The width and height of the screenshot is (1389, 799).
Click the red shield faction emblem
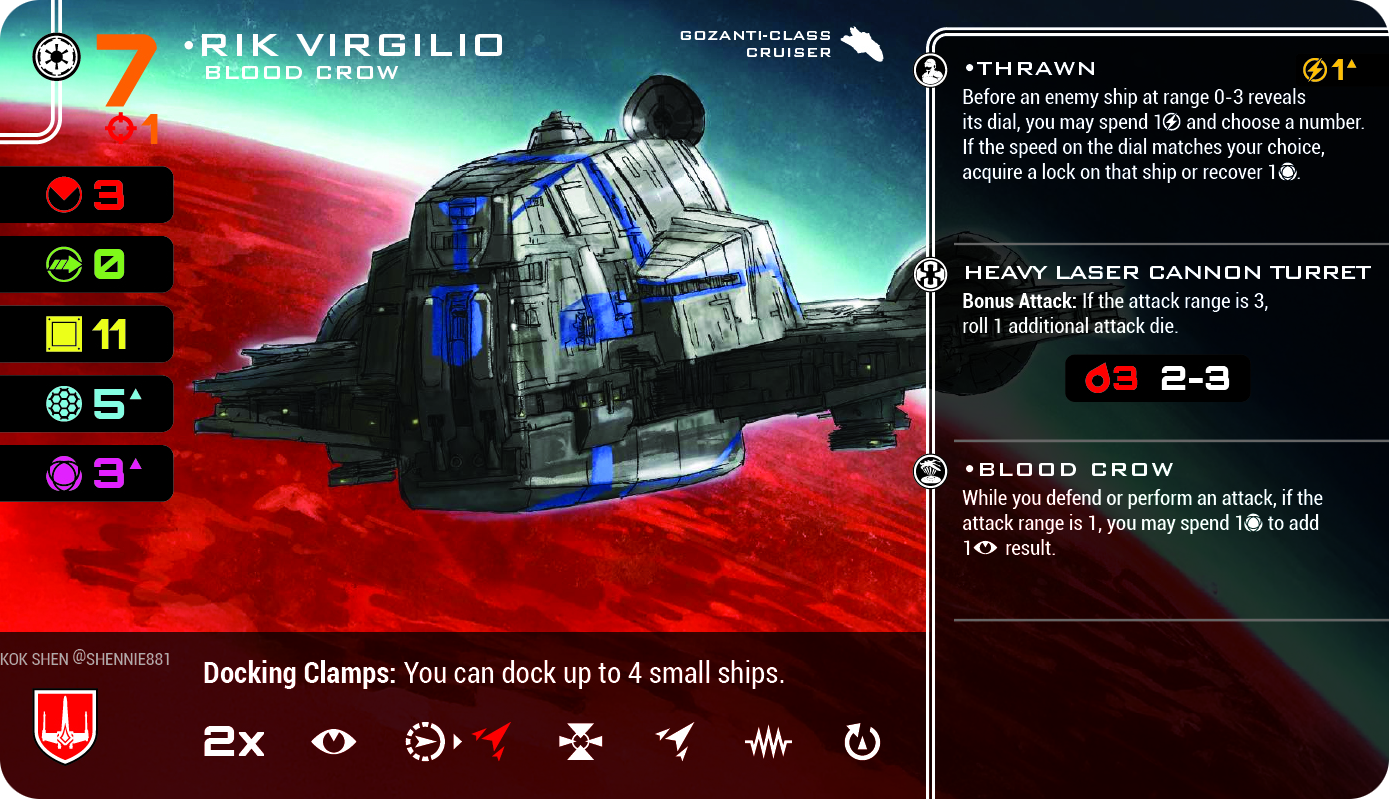pos(65,725)
